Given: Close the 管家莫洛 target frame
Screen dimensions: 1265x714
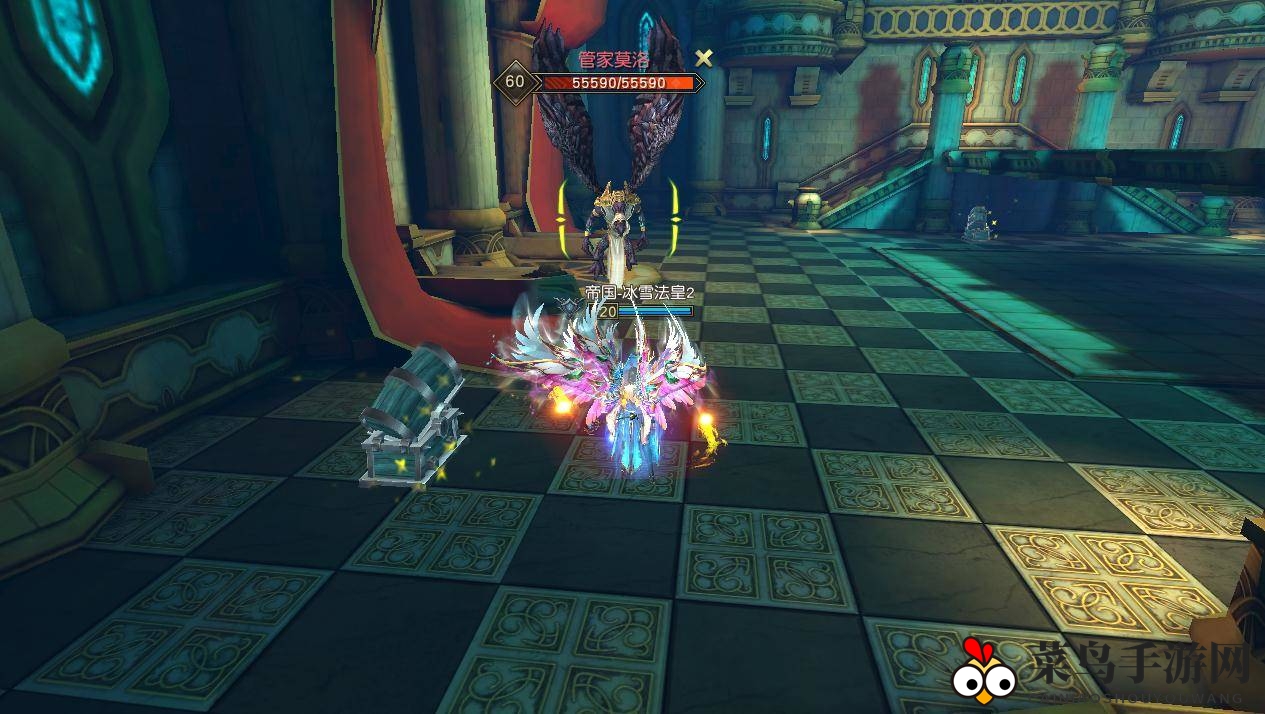Looking at the screenshot, I should (x=704, y=58).
